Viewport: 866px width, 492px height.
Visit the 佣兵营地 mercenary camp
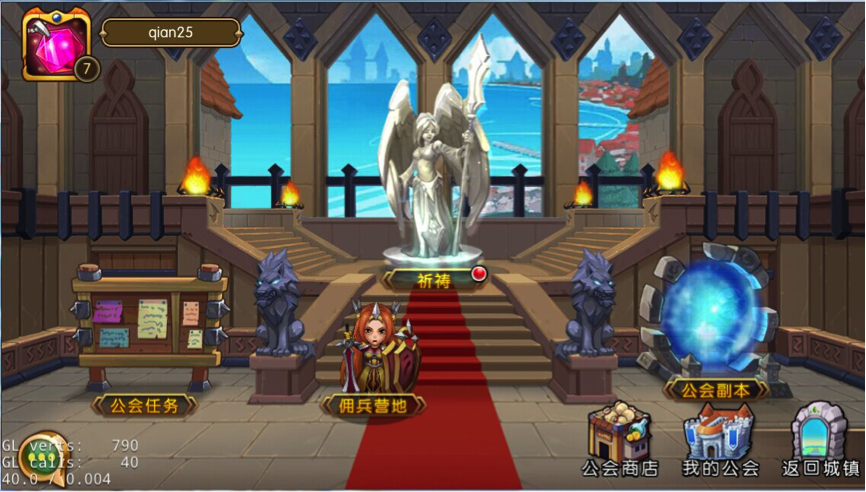point(372,355)
